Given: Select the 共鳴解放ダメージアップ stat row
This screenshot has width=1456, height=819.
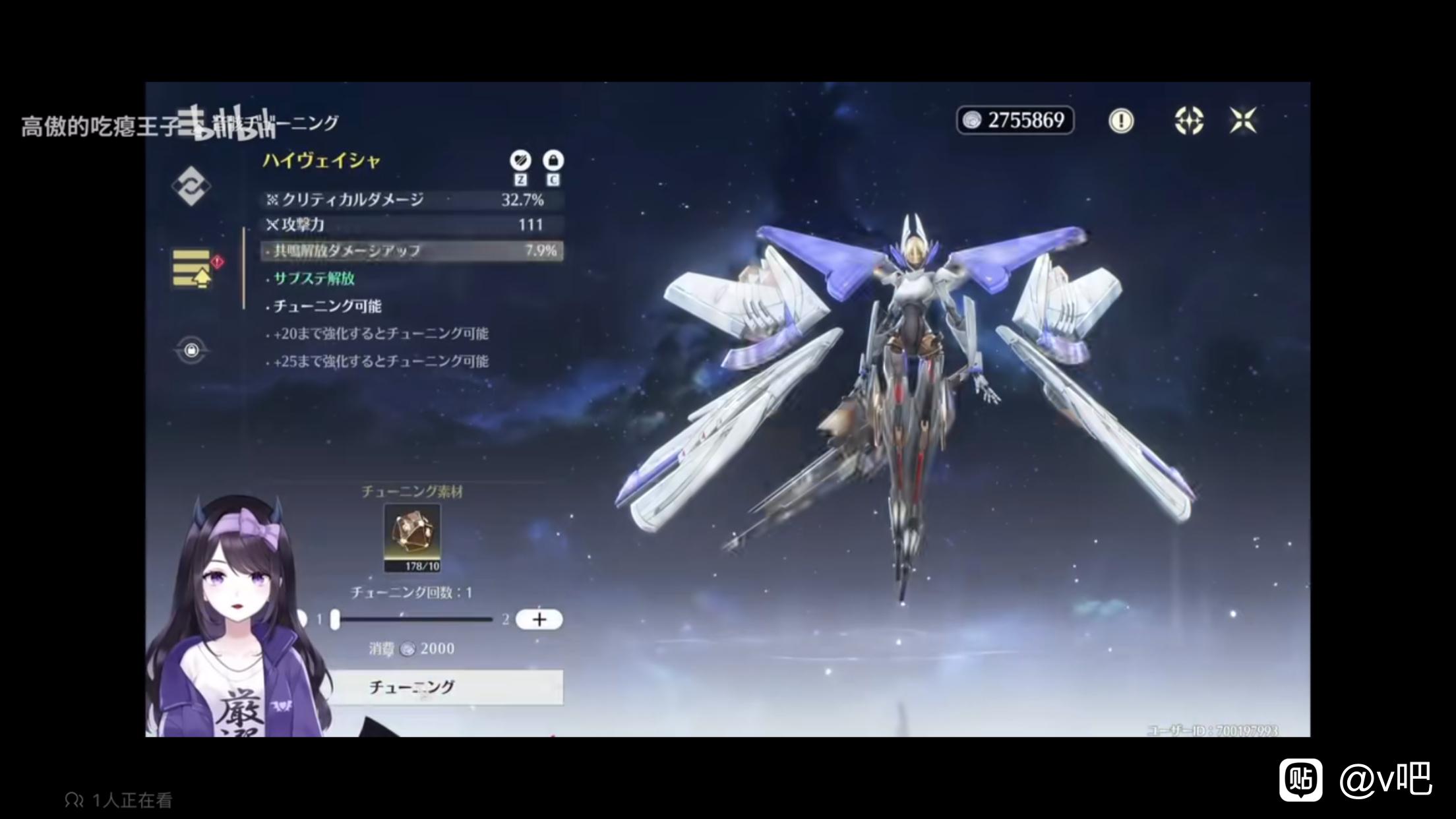Looking at the screenshot, I should coord(413,251).
